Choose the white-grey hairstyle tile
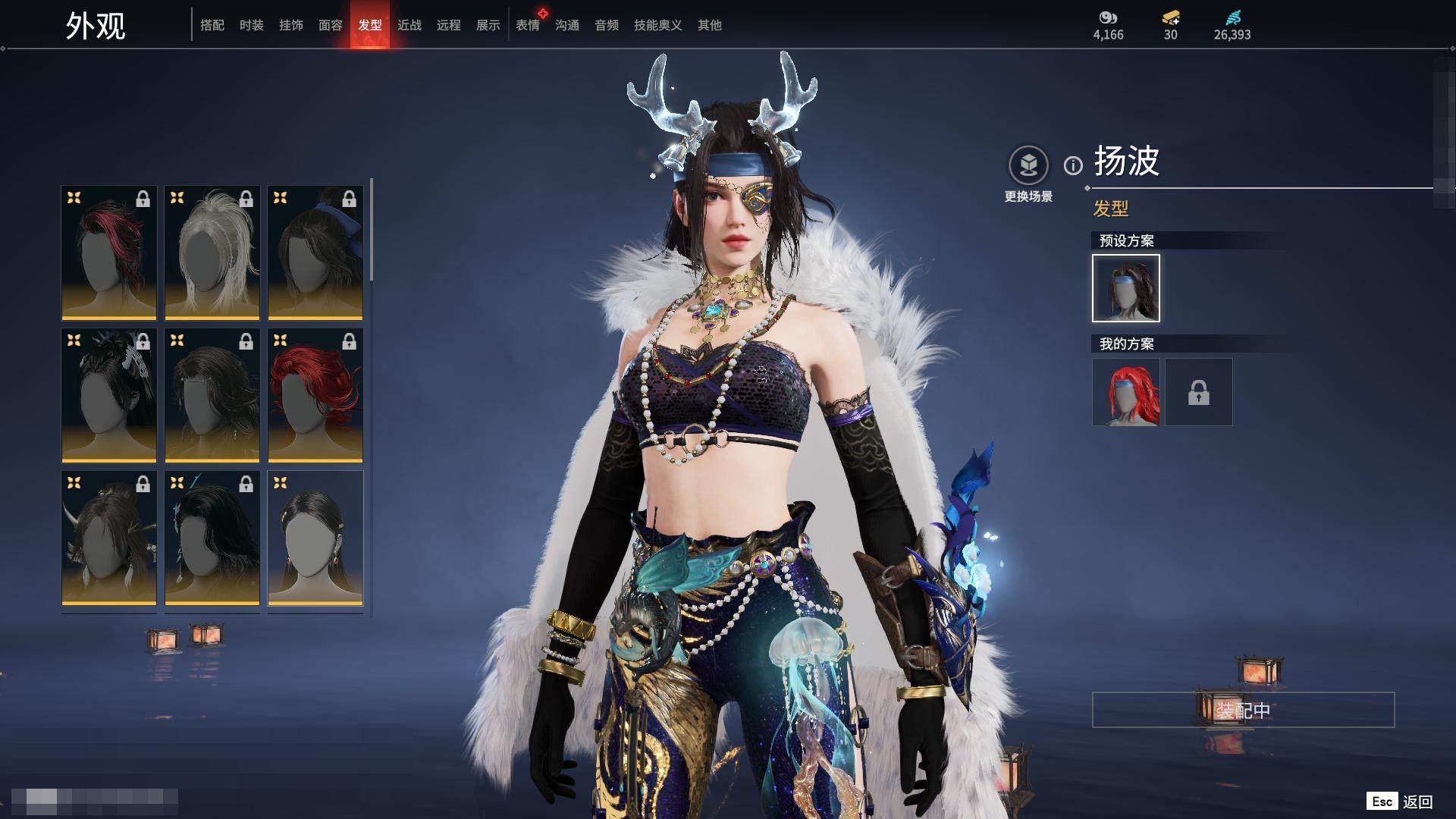This screenshot has height=819, width=1456. pyautogui.click(x=212, y=253)
